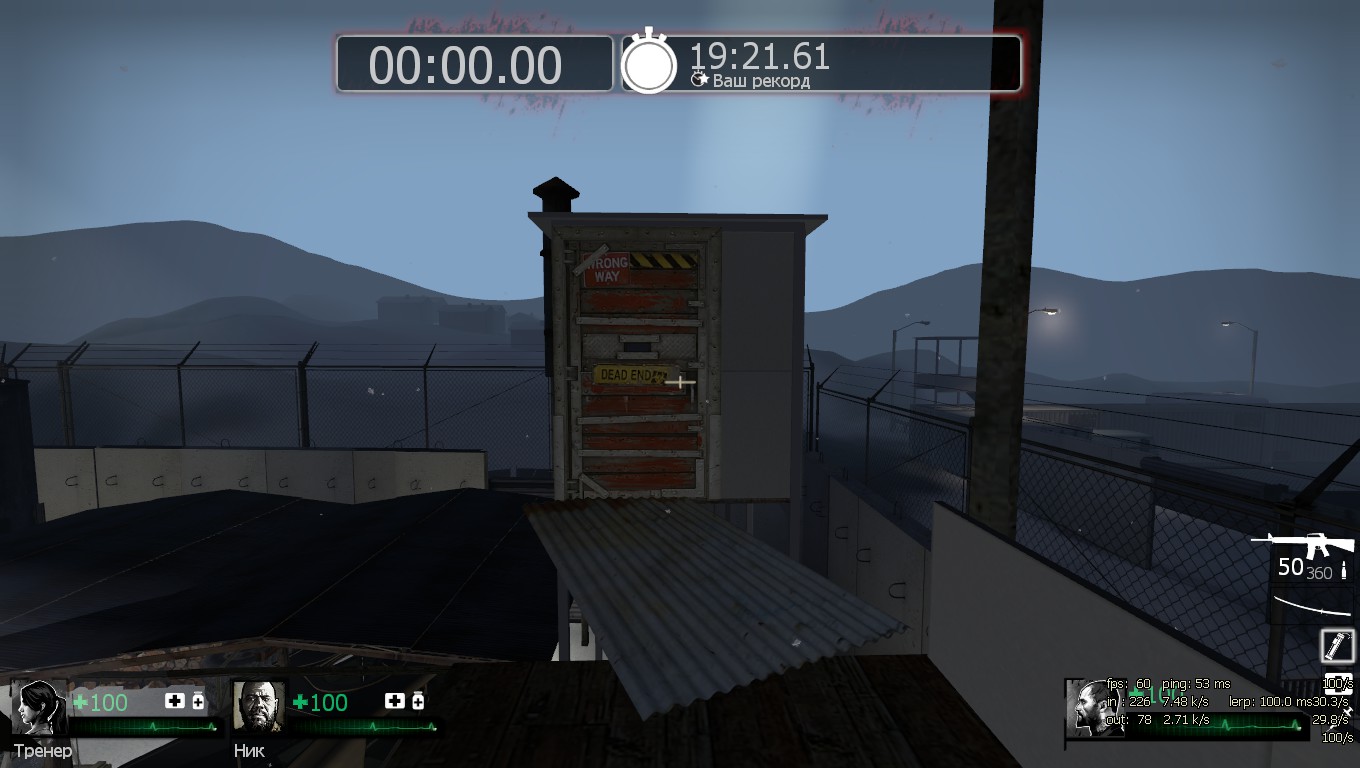Click Ник's first aid kit icon
The width and height of the screenshot is (1360, 768).
tap(395, 701)
